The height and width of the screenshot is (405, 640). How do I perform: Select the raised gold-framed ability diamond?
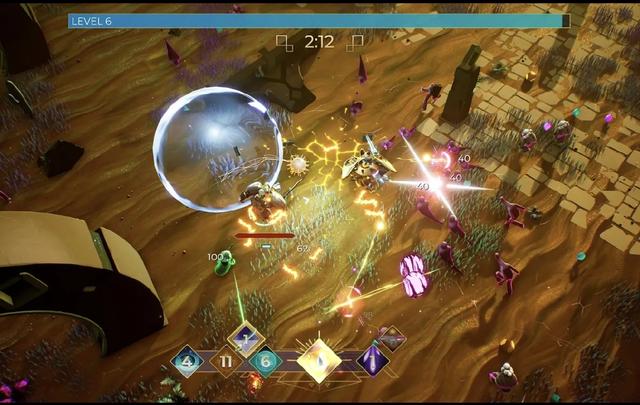[245, 339]
